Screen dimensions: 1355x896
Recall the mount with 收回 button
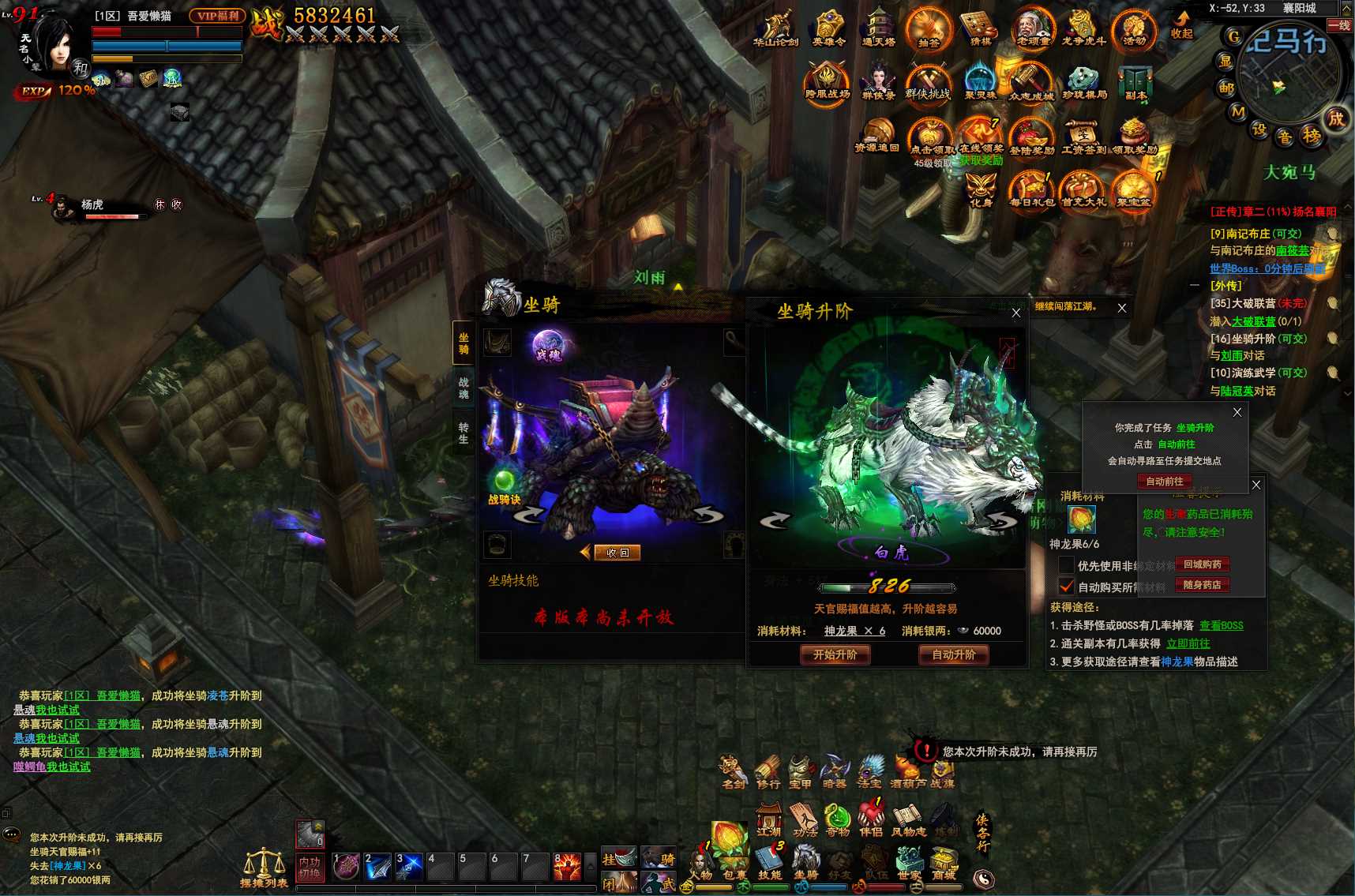[617, 553]
